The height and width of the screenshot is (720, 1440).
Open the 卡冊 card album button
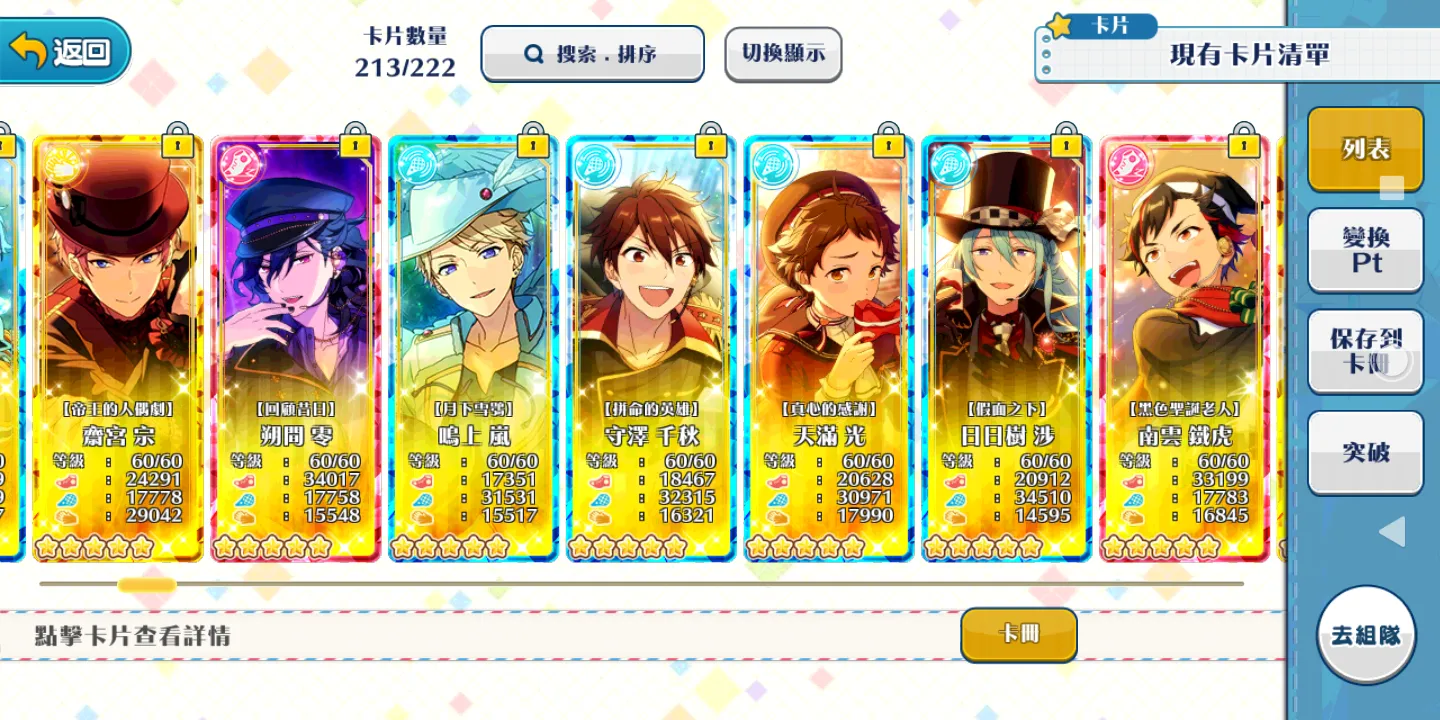(1018, 634)
